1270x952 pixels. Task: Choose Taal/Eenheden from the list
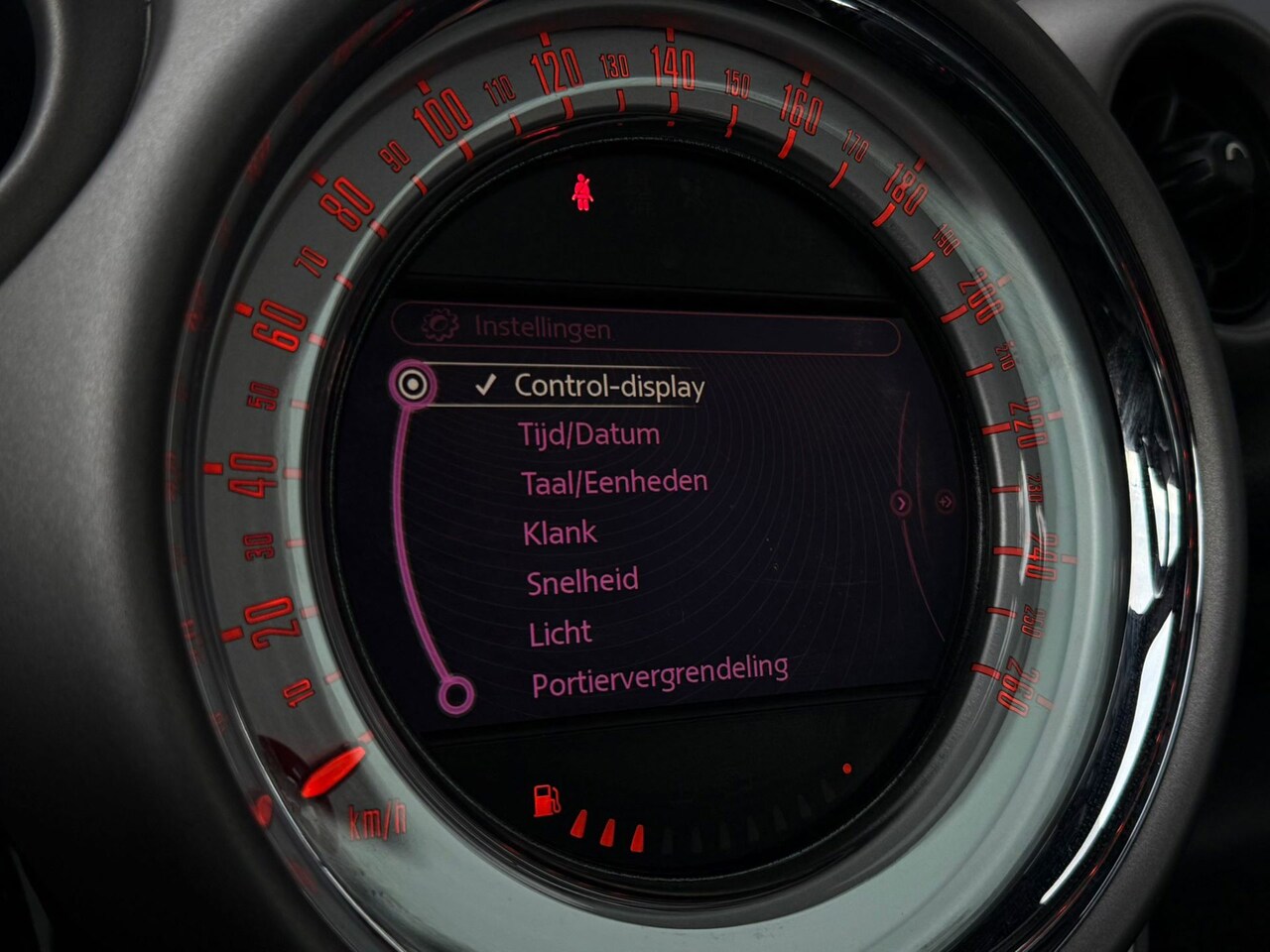coord(614,483)
